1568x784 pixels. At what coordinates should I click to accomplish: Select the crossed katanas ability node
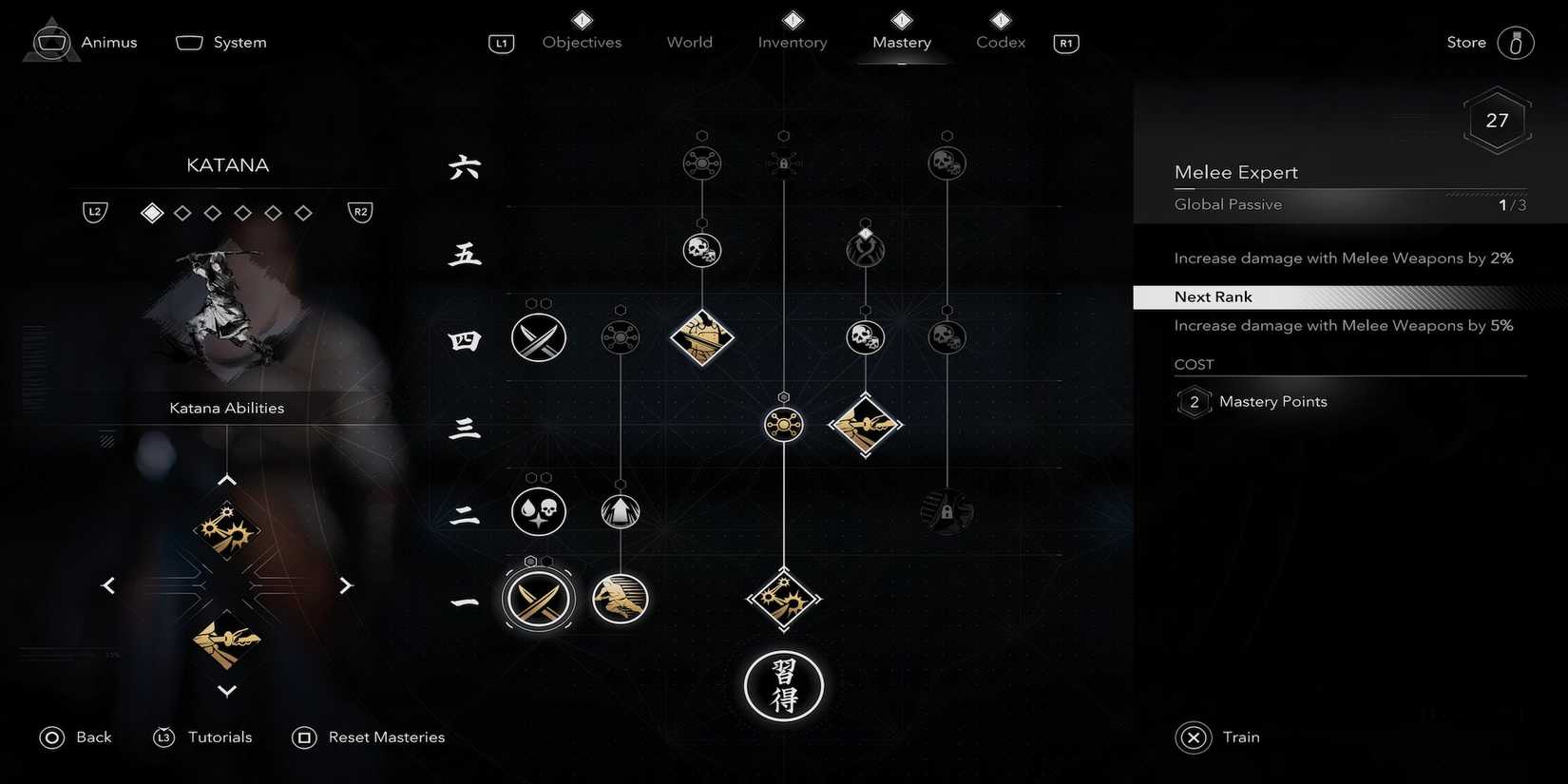(x=539, y=599)
